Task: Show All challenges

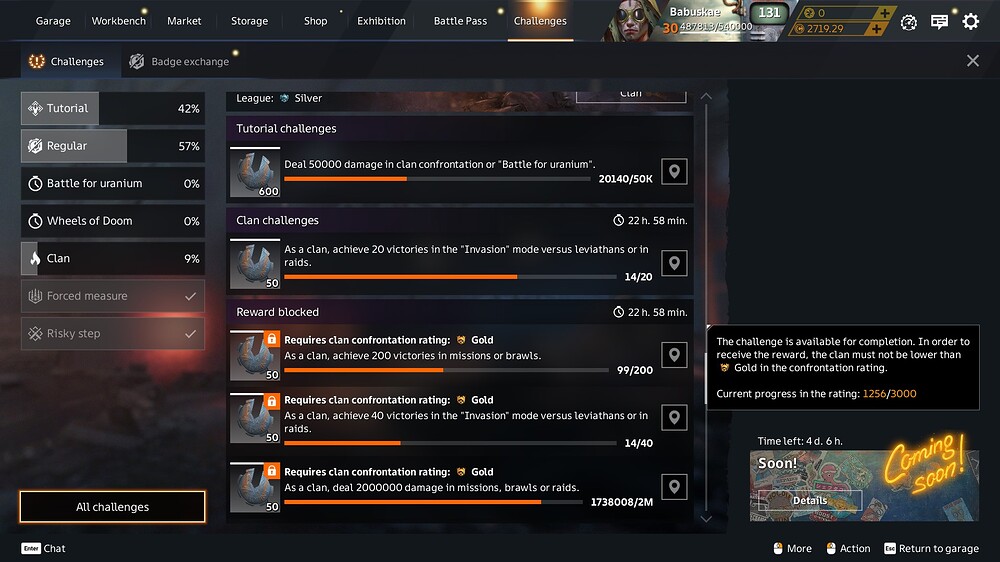Action: tap(112, 507)
